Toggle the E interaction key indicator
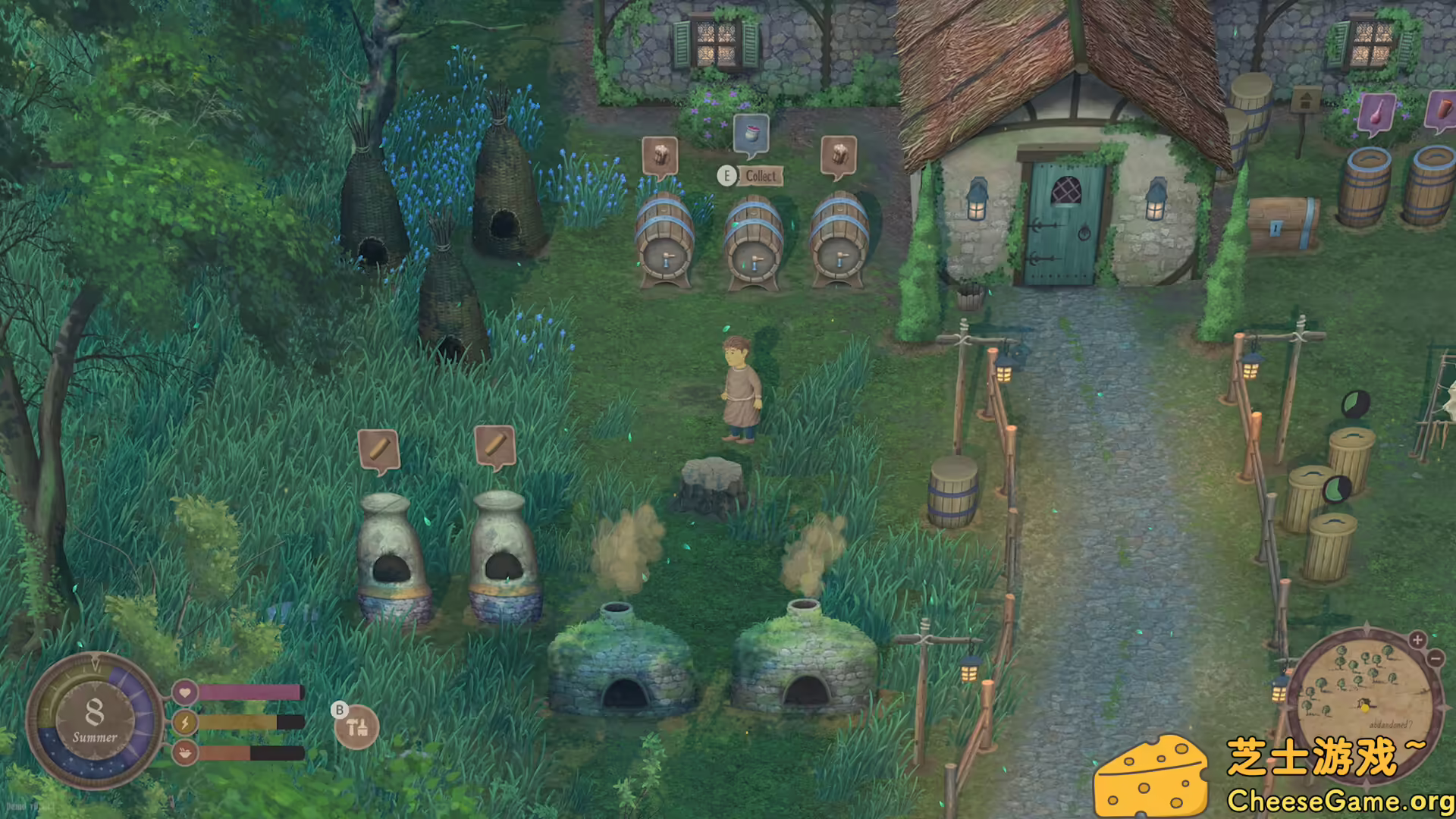The image size is (1456, 819). point(727,176)
